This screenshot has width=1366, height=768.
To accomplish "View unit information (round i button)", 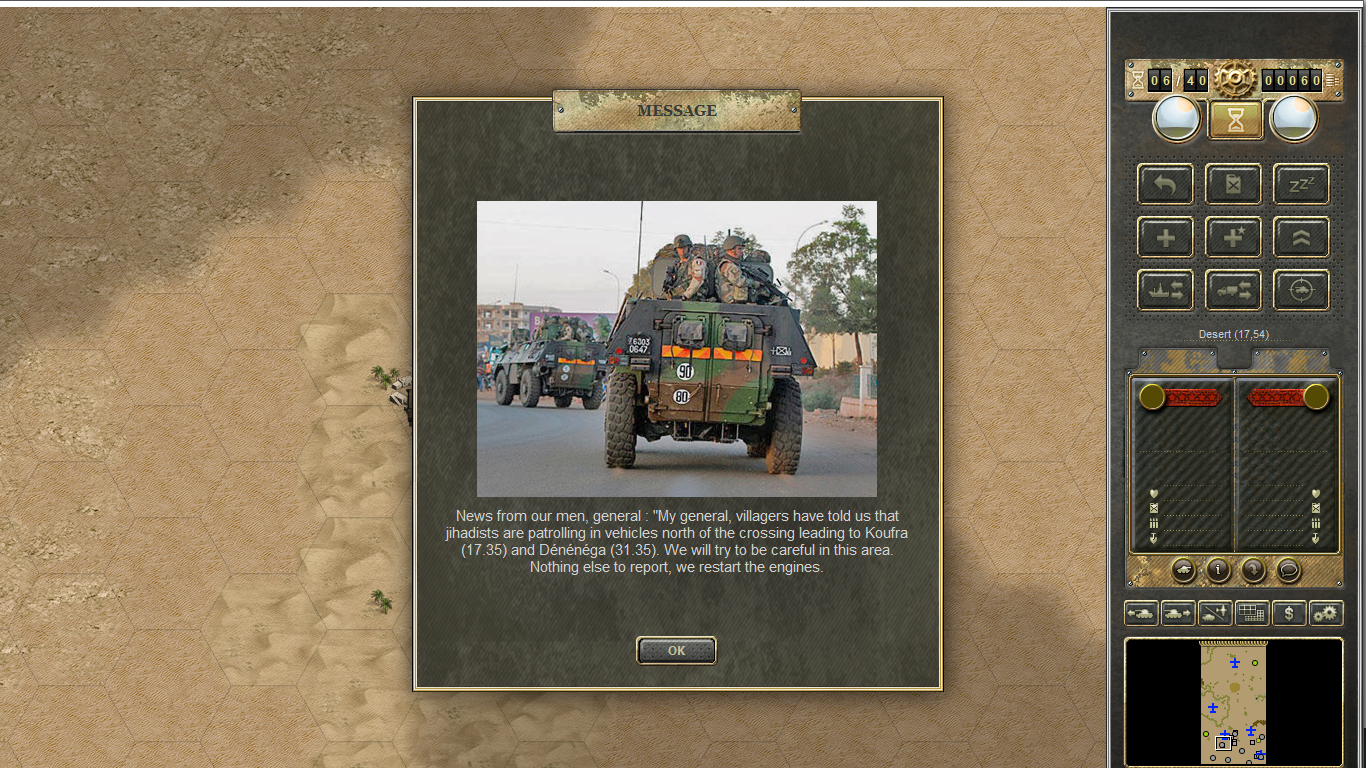I will click(x=1217, y=571).
